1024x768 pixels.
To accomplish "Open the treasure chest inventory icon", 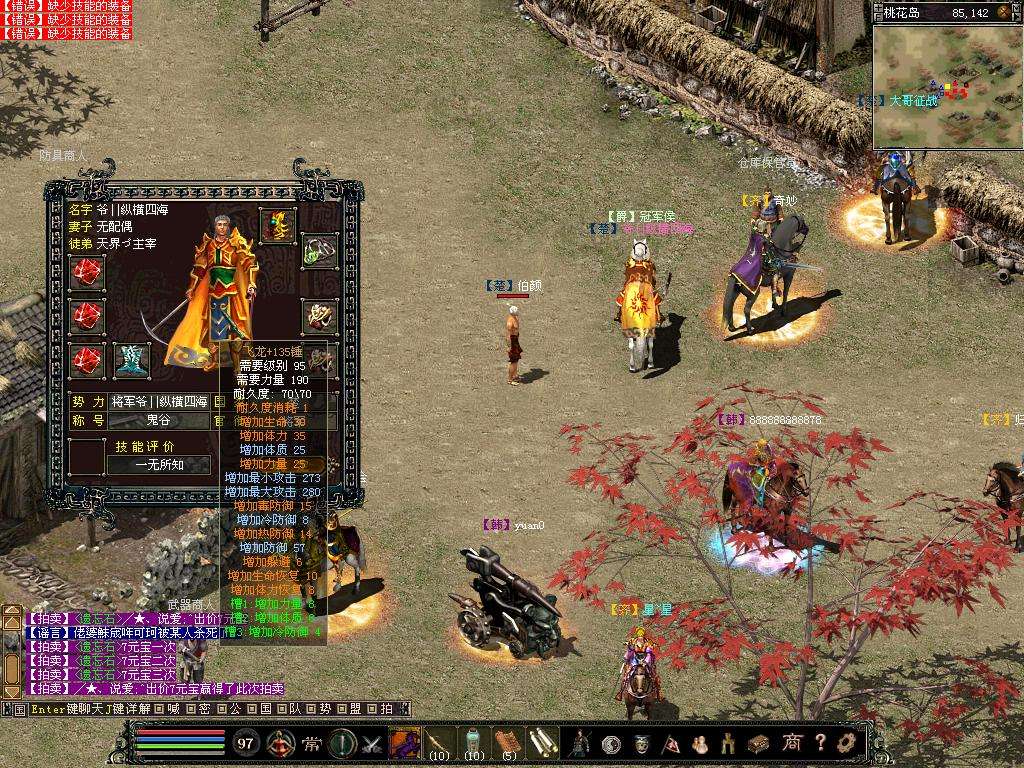I will point(759,743).
